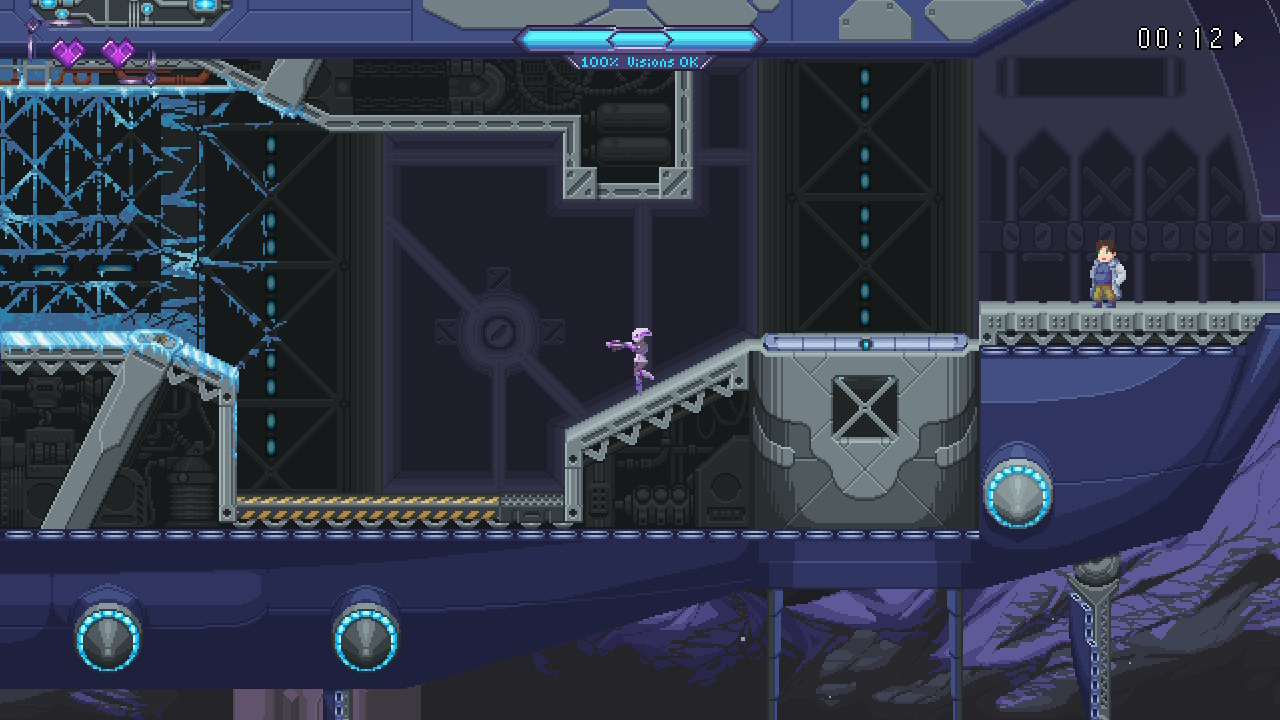Click the glowing blue porthole light on hull
Screen dimensions: 1280x720
(x=1017, y=495)
